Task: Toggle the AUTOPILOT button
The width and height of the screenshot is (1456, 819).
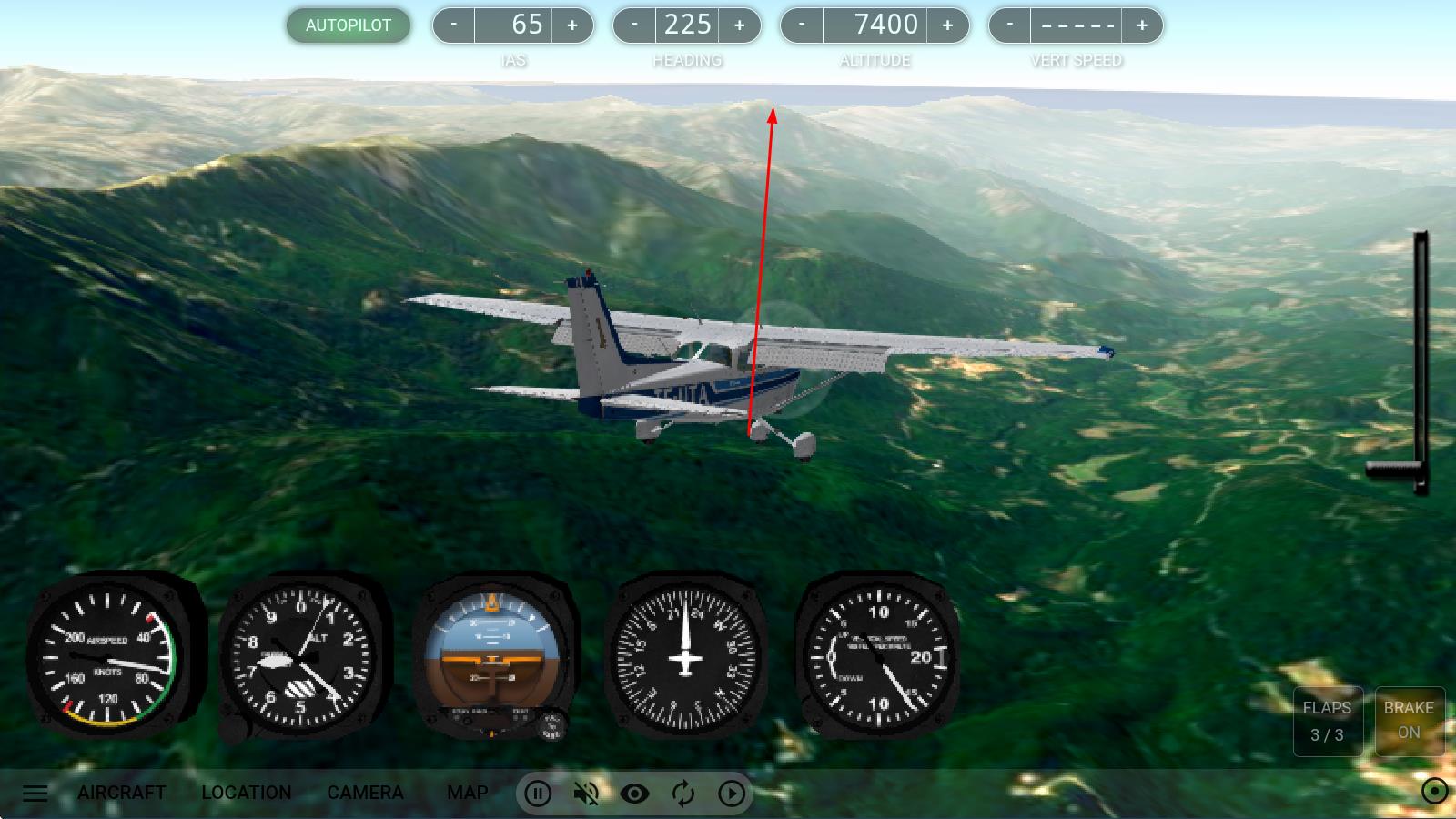Action: click(349, 25)
